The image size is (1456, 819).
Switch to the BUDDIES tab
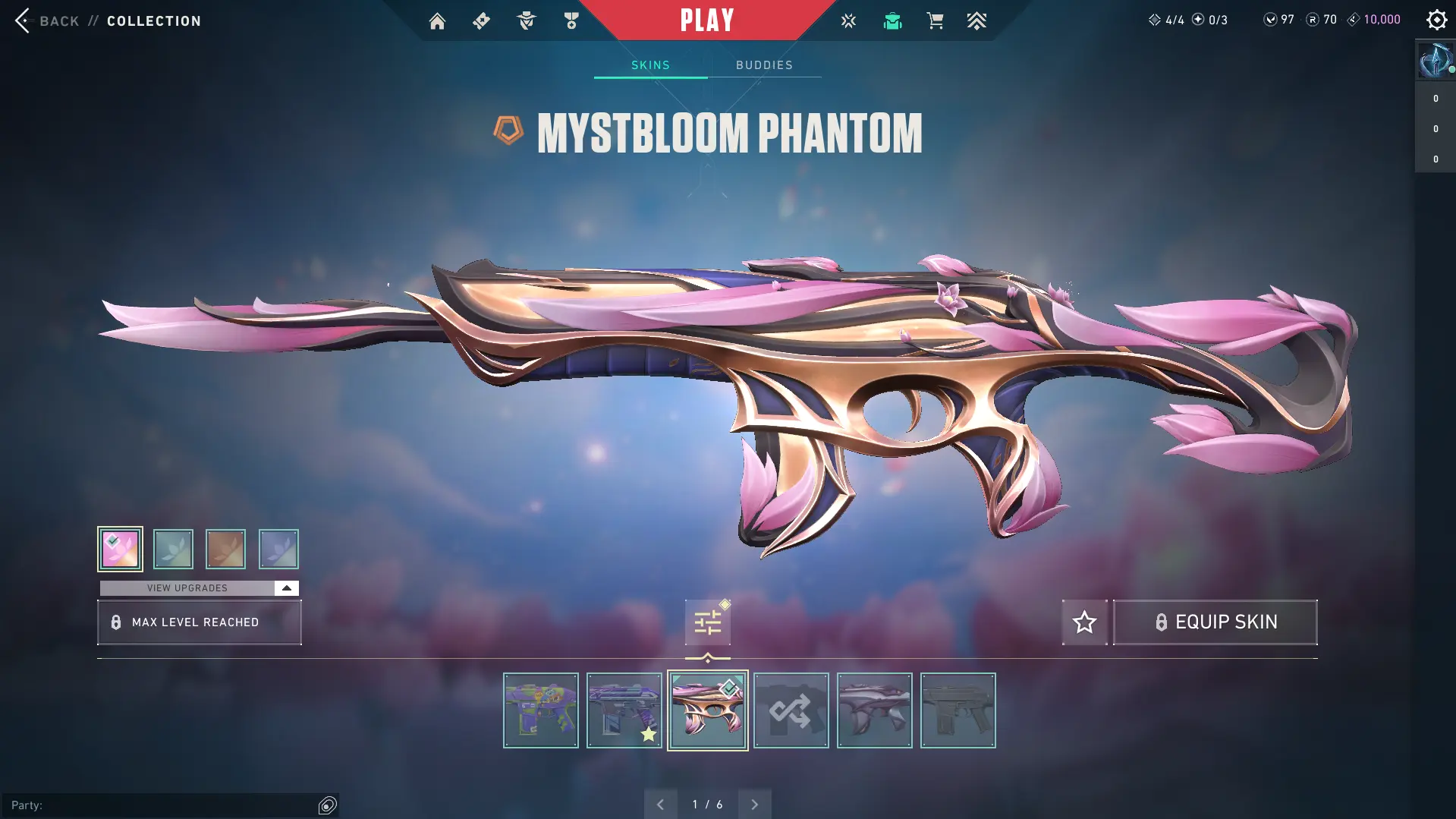(x=765, y=65)
